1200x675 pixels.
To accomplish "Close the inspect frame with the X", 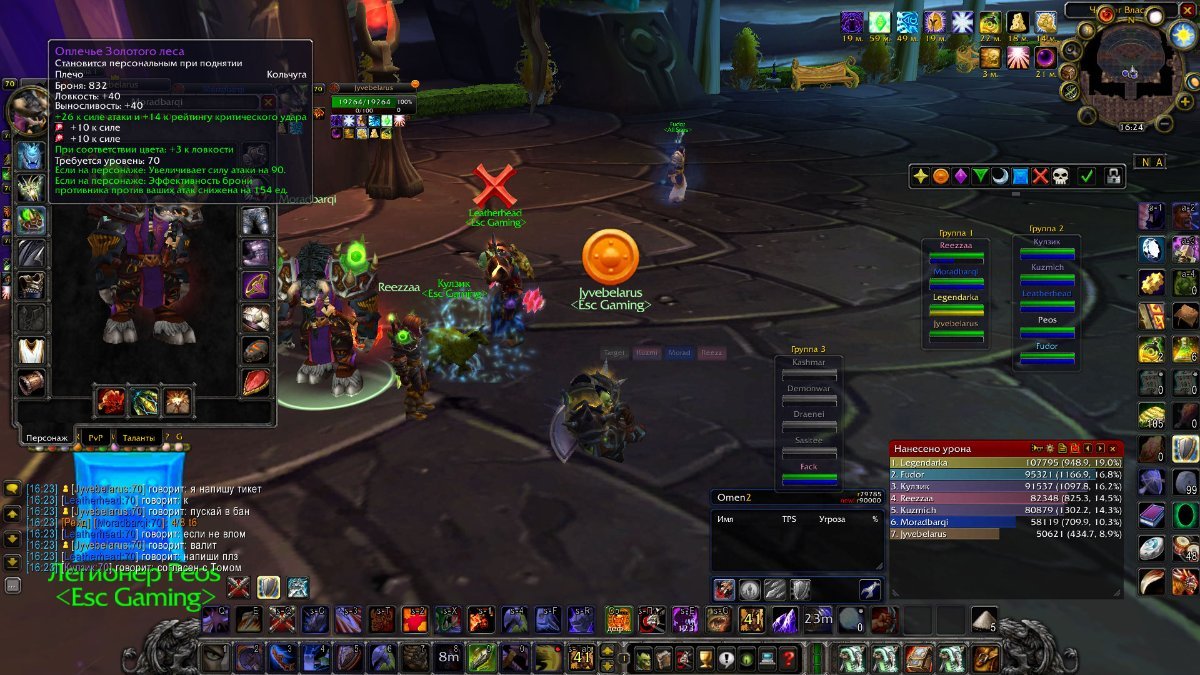I will click(268, 102).
